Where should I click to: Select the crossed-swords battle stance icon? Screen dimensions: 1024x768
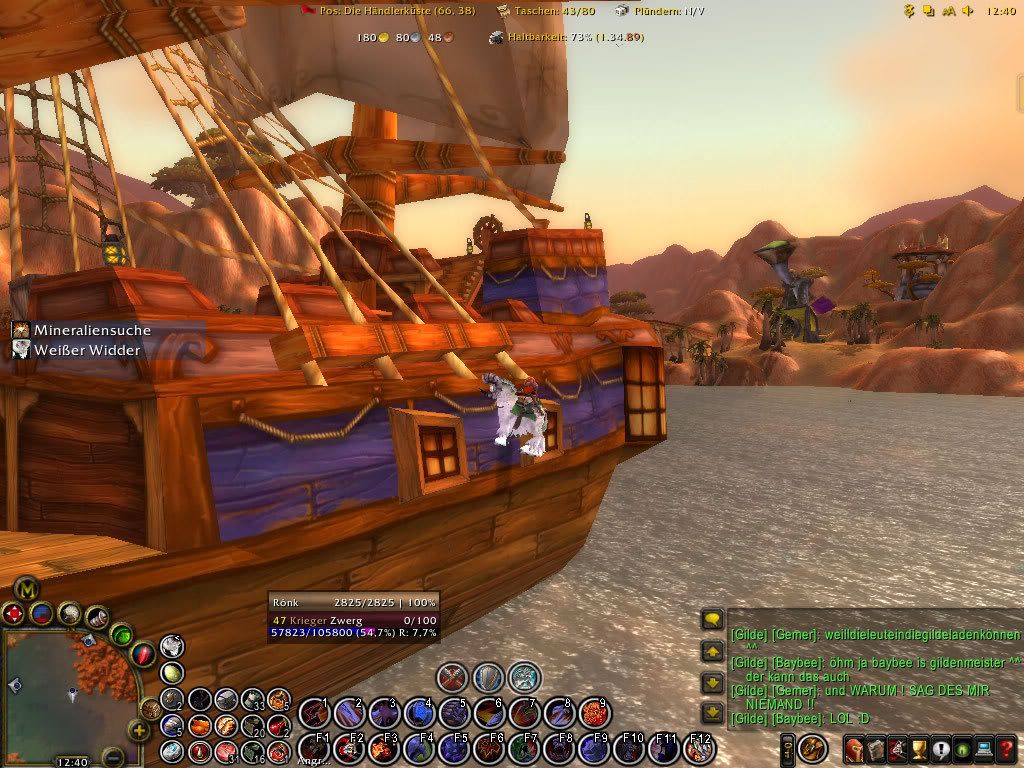453,677
